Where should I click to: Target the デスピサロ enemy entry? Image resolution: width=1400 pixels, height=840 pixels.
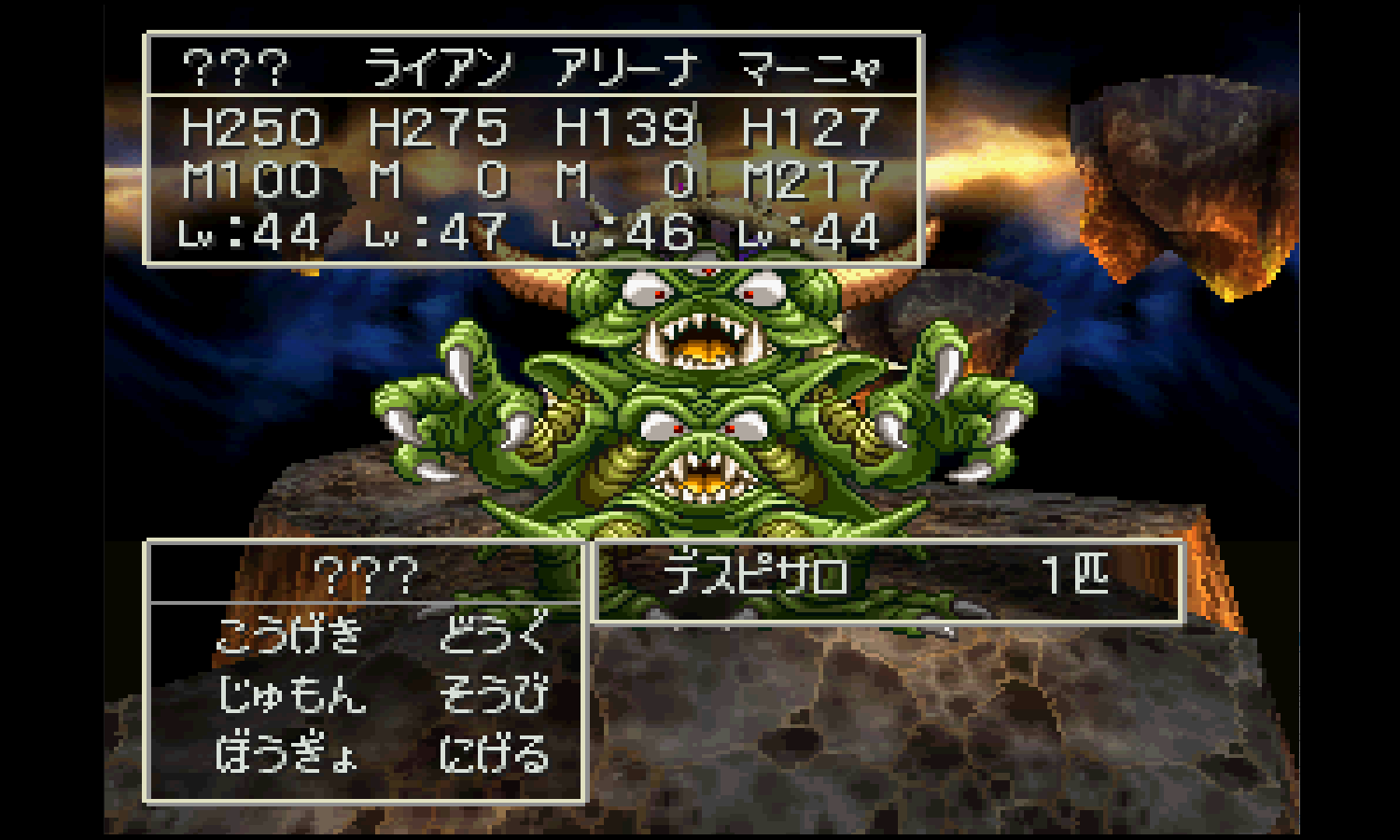coord(756,576)
